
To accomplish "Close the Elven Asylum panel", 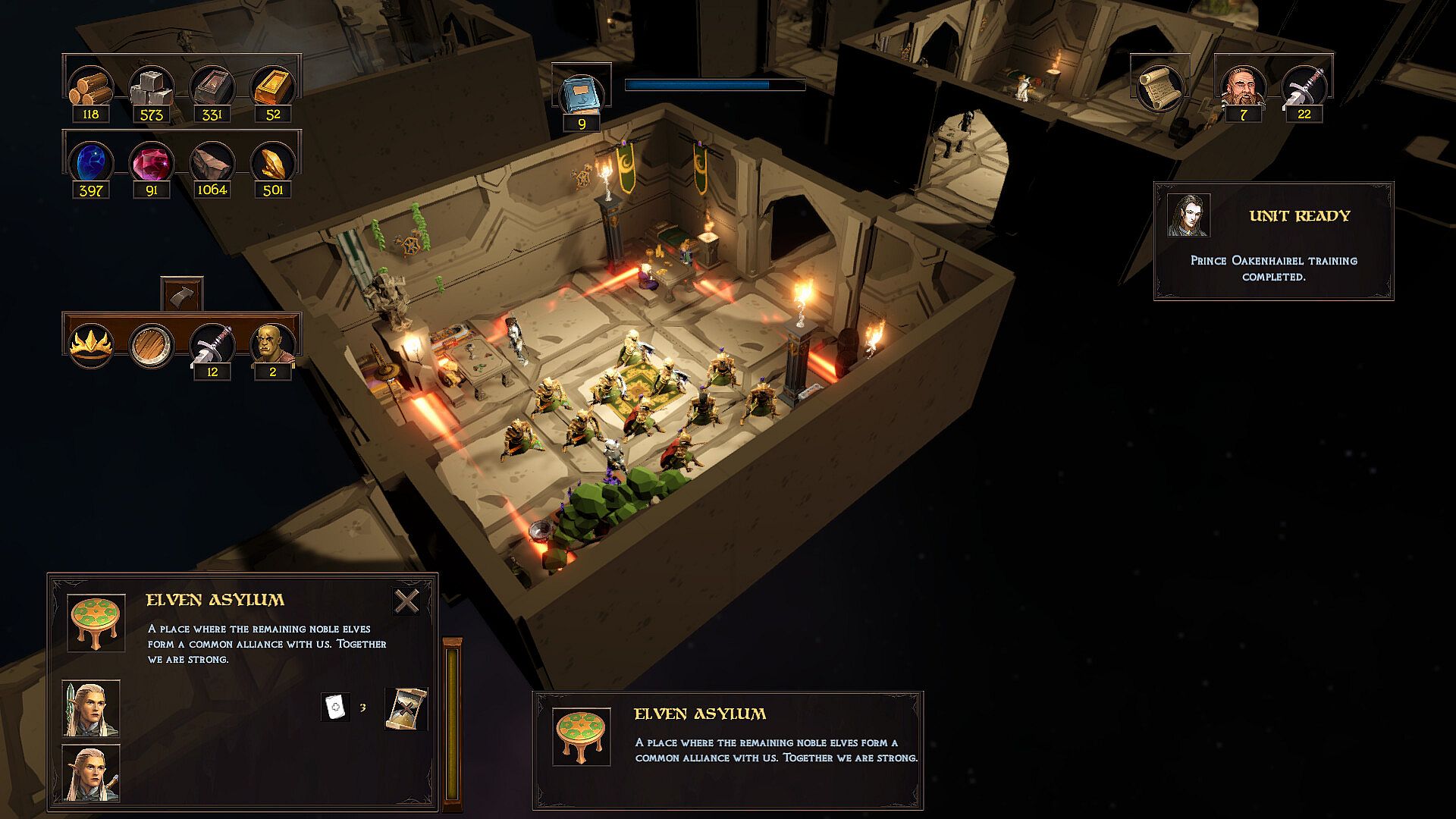I will (x=406, y=601).
